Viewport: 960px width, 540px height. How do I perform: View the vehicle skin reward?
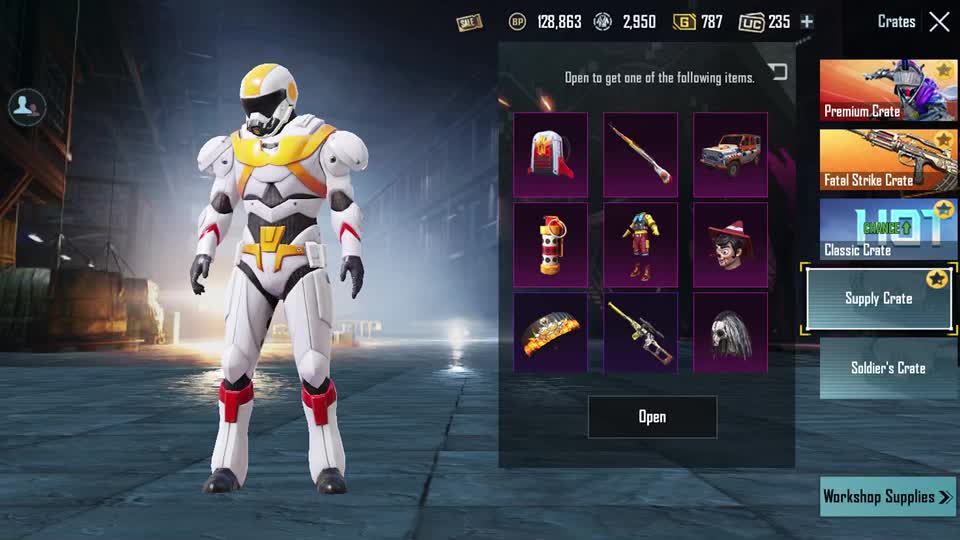coord(730,154)
